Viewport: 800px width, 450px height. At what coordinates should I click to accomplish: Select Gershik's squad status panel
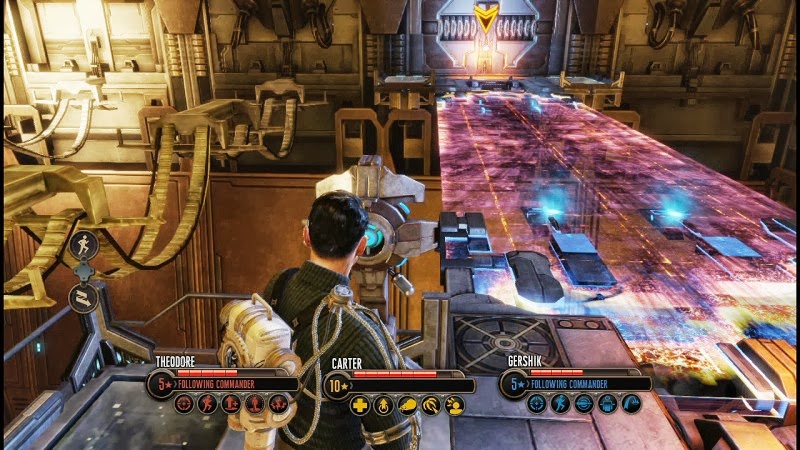tap(577, 382)
